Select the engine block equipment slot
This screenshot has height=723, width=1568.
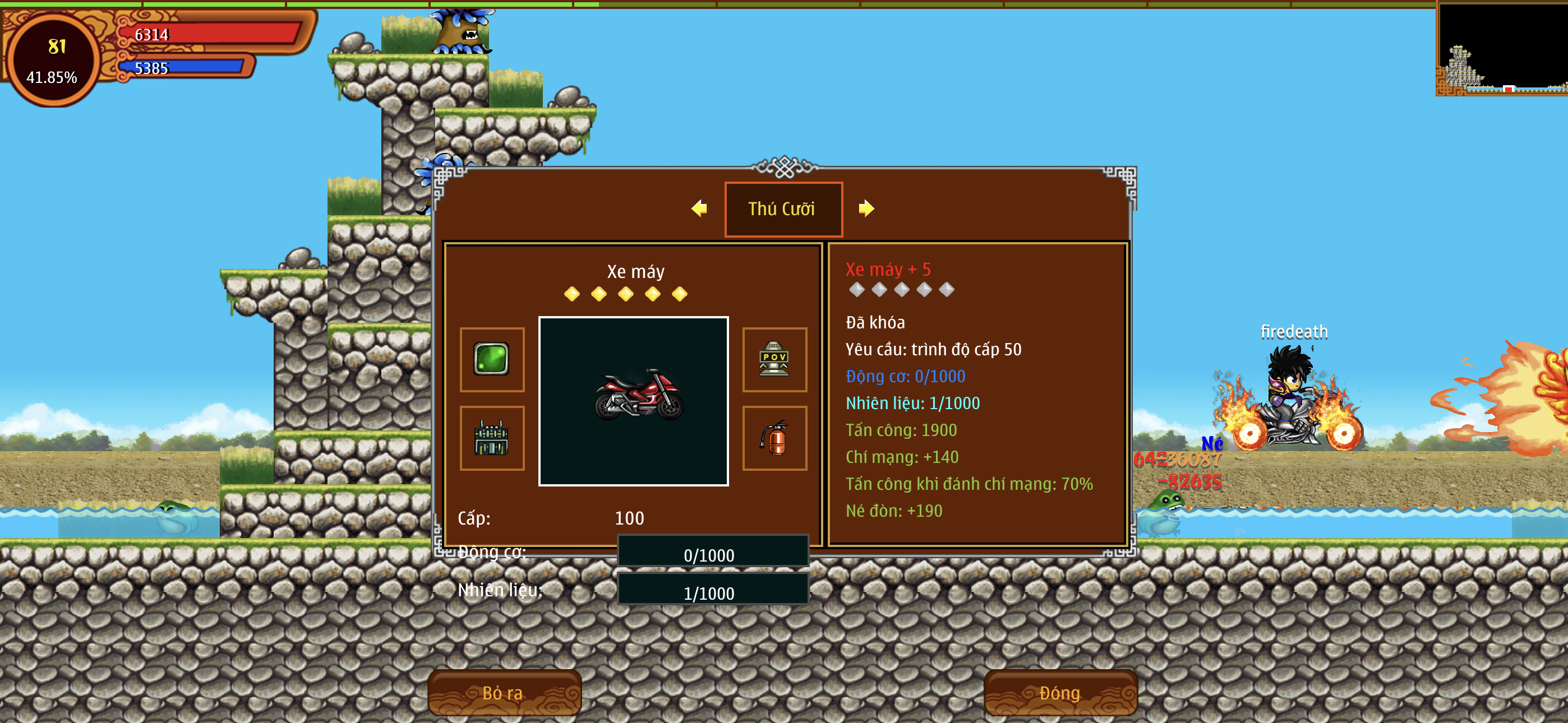point(491,438)
